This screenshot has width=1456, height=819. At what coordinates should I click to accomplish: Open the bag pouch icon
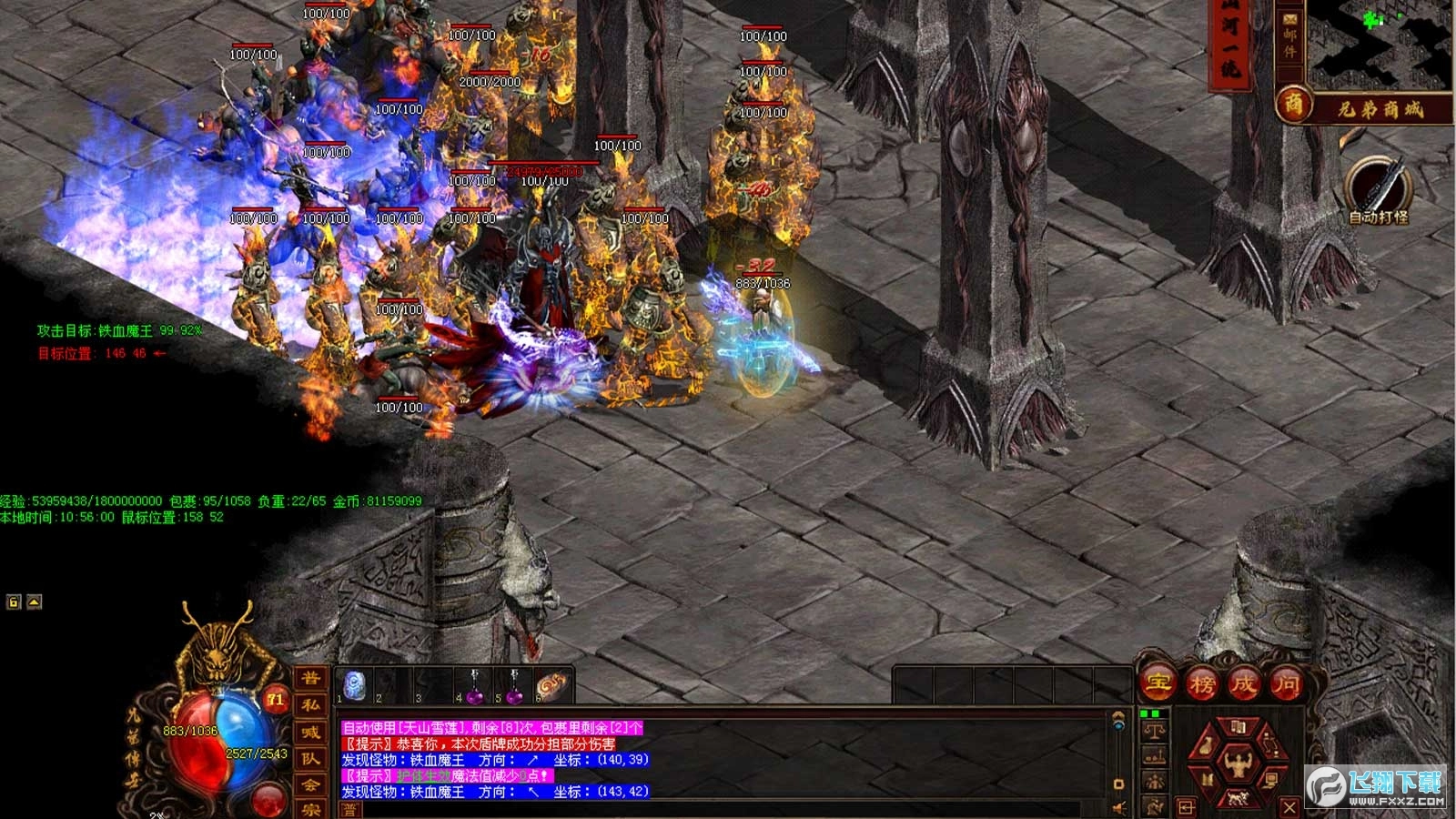click(1205, 747)
